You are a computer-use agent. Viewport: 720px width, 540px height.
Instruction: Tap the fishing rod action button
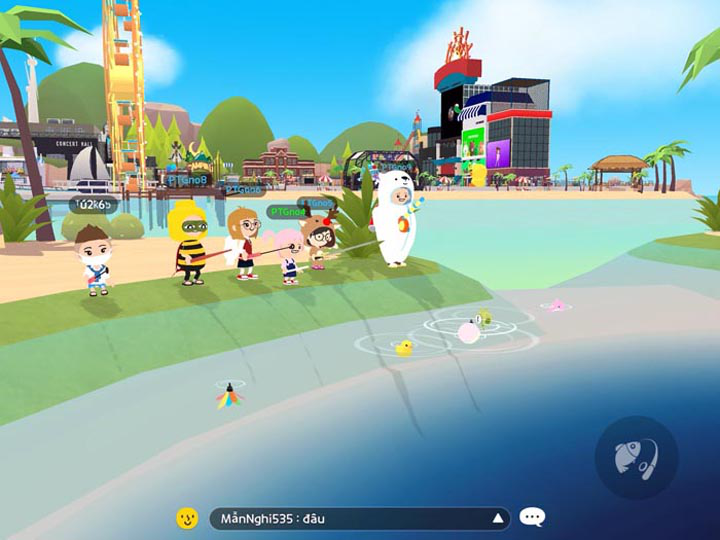click(636, 458)
